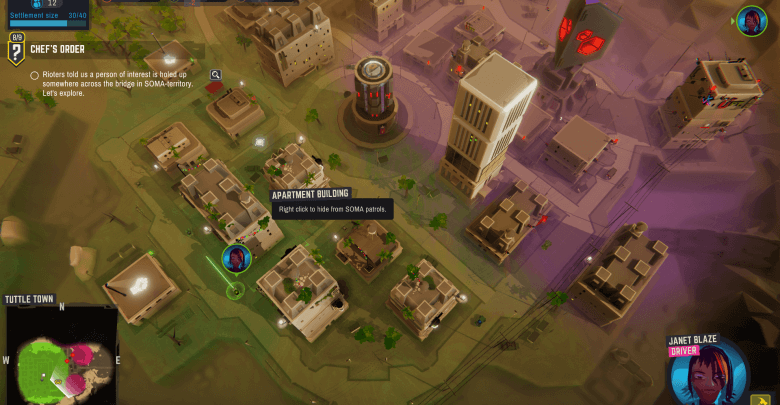Screen dimensions: 780x405
Task: Toggle the Chef's Order objective circle
Action: [35, 75]
